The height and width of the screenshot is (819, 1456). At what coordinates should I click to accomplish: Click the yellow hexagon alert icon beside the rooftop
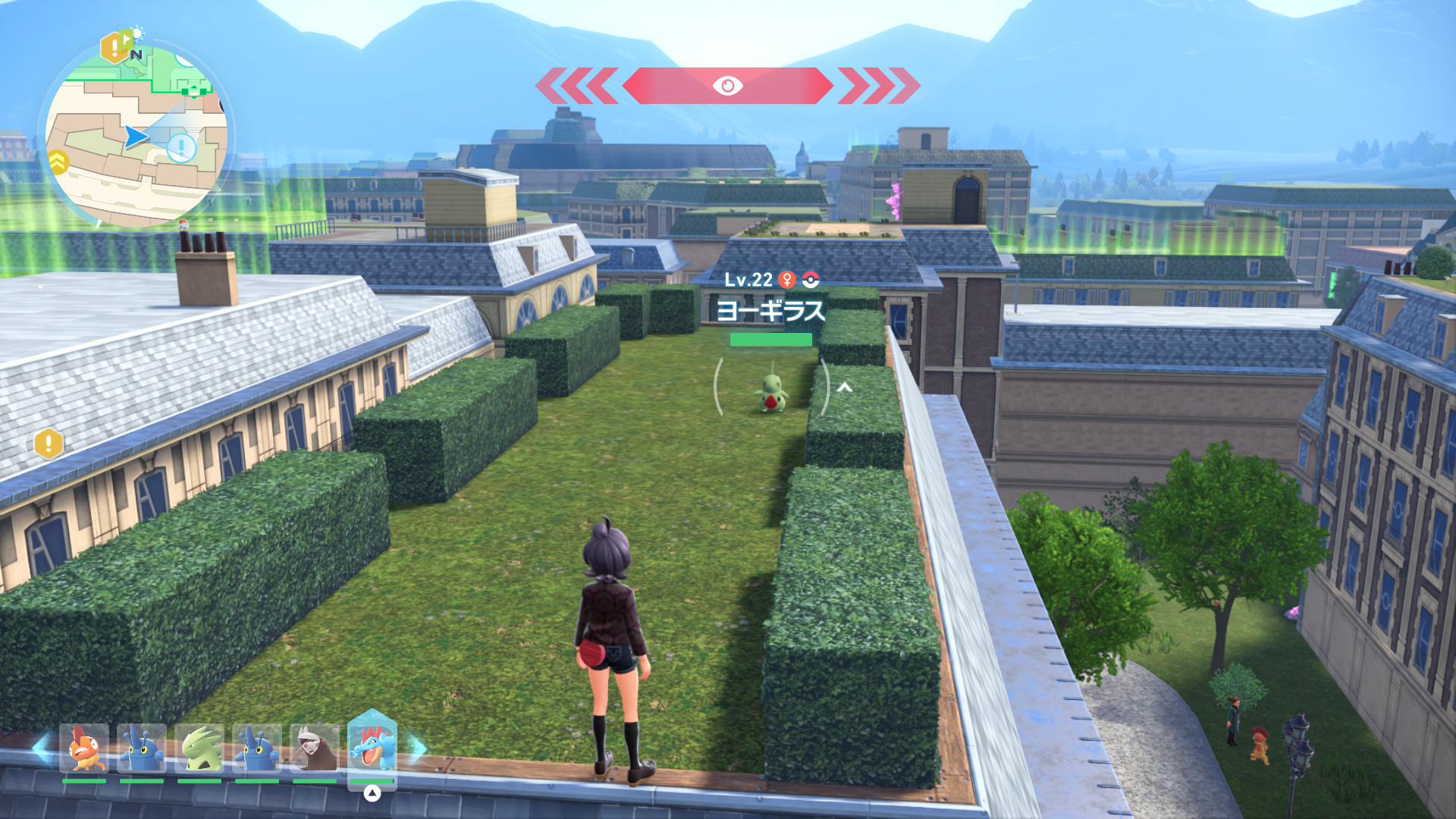click(x=49, y=443)
